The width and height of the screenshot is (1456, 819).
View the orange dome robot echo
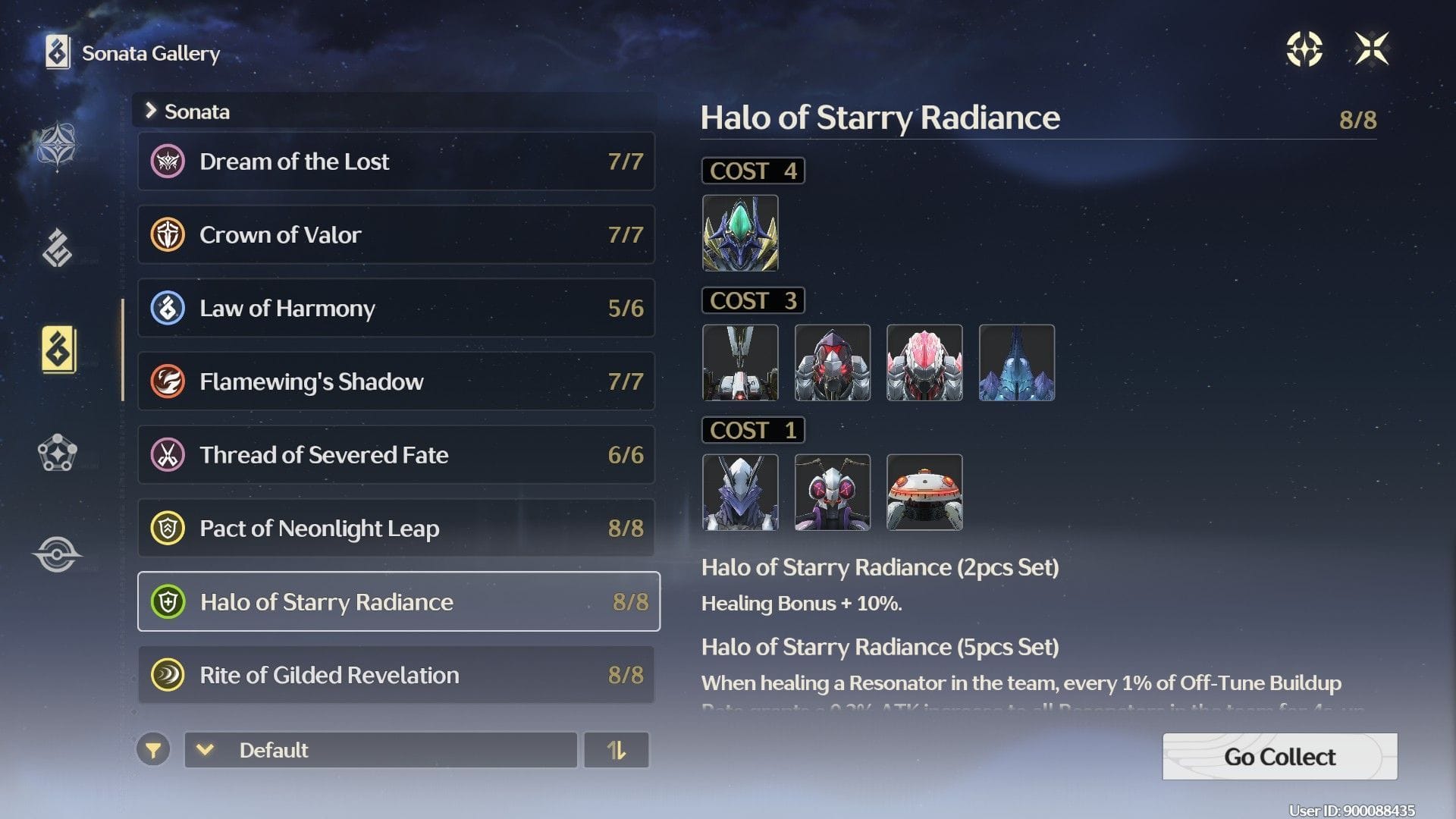(x=924, y=492)
